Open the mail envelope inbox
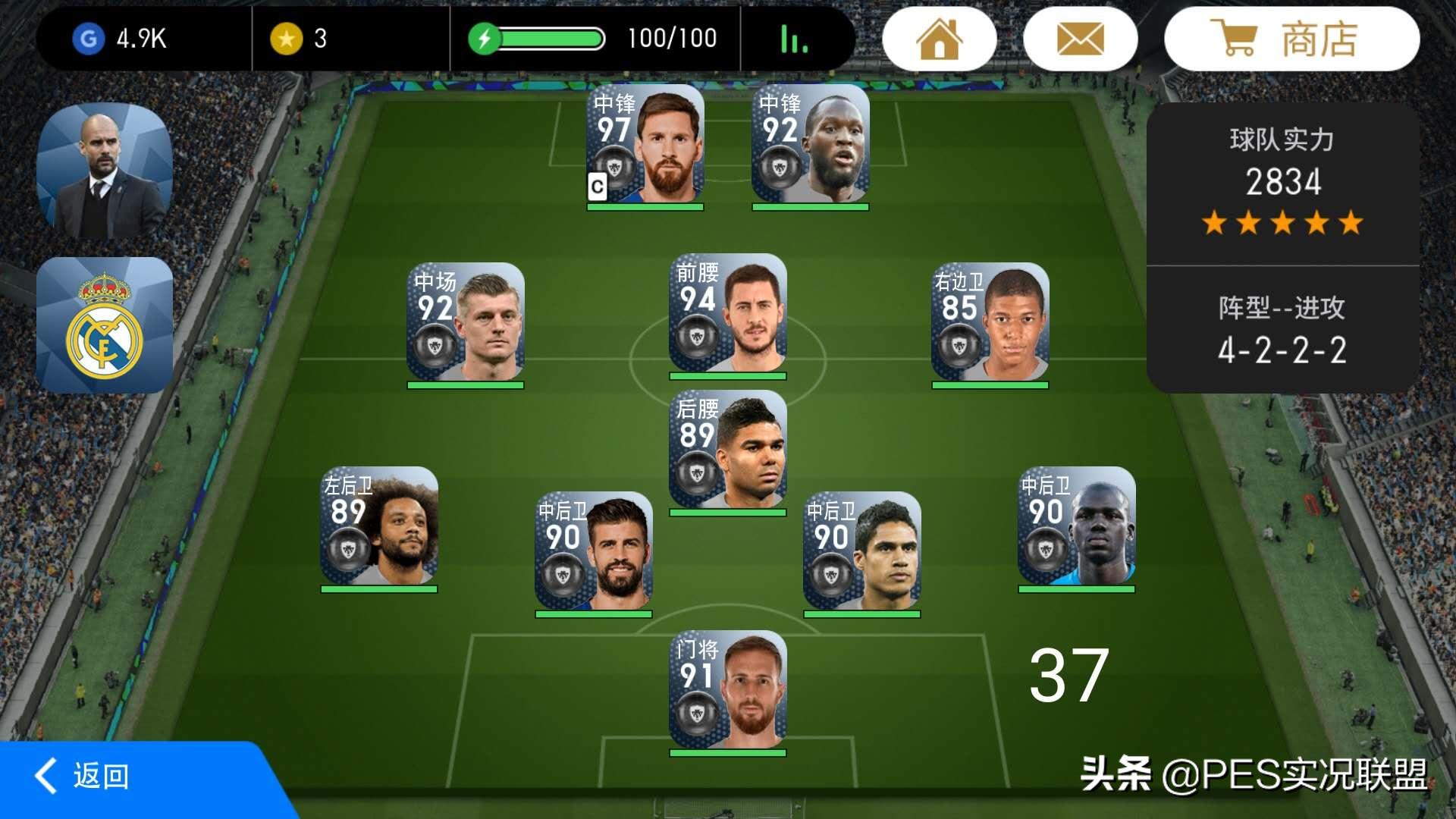 (1080, 39)
